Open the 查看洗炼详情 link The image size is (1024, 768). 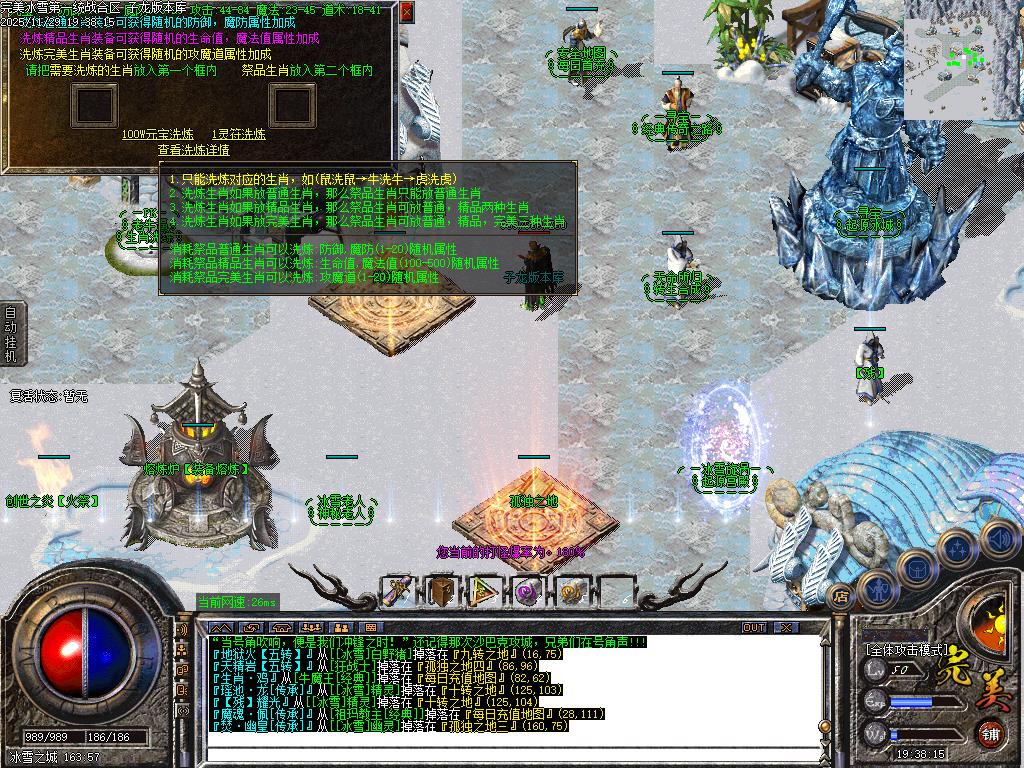click(x=193, y=150)
